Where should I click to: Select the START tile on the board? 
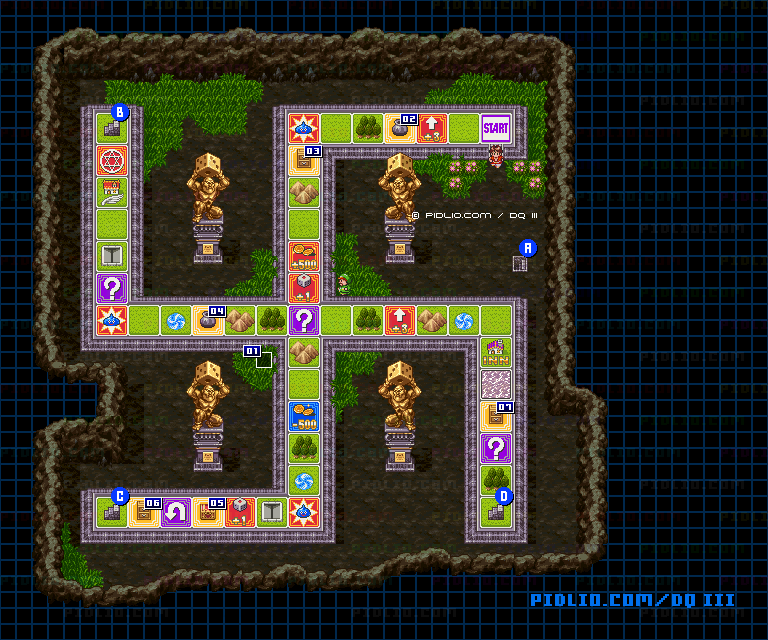pyautogui.click(x=495, y=128)
